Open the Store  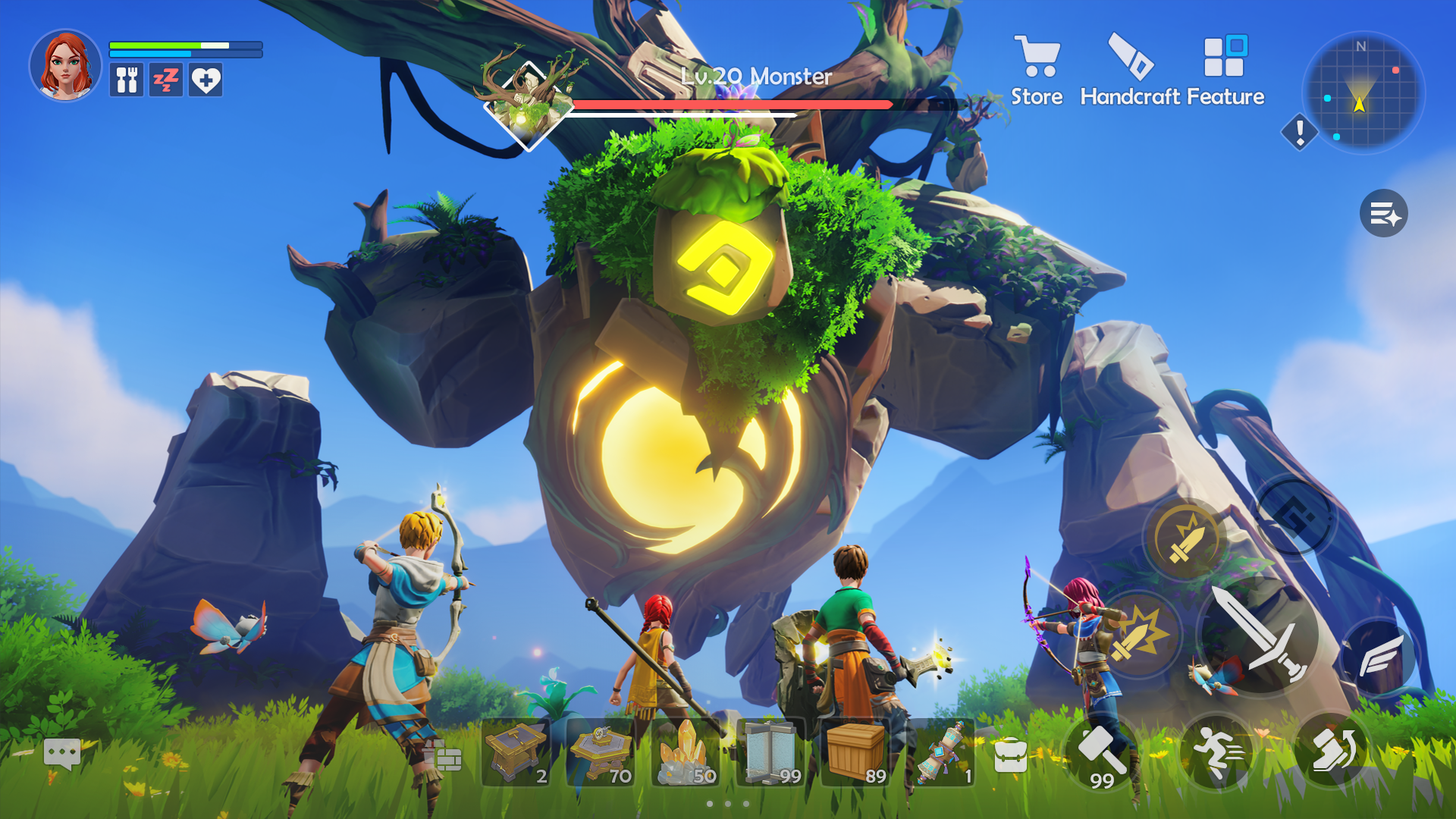[x=1036, y=71]
